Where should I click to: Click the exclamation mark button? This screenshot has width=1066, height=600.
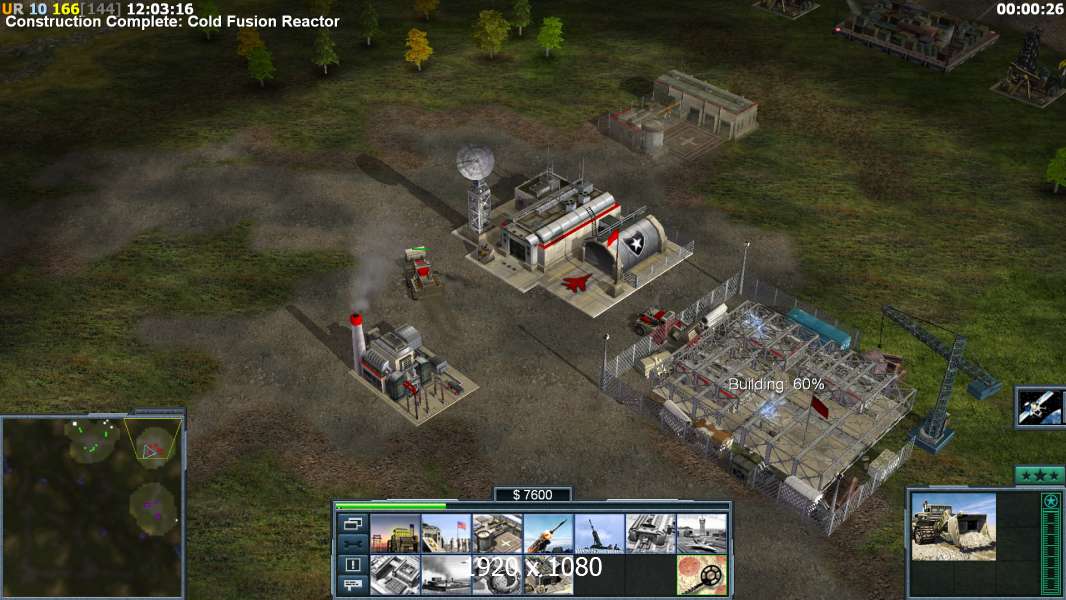click(x=352, y=565)
